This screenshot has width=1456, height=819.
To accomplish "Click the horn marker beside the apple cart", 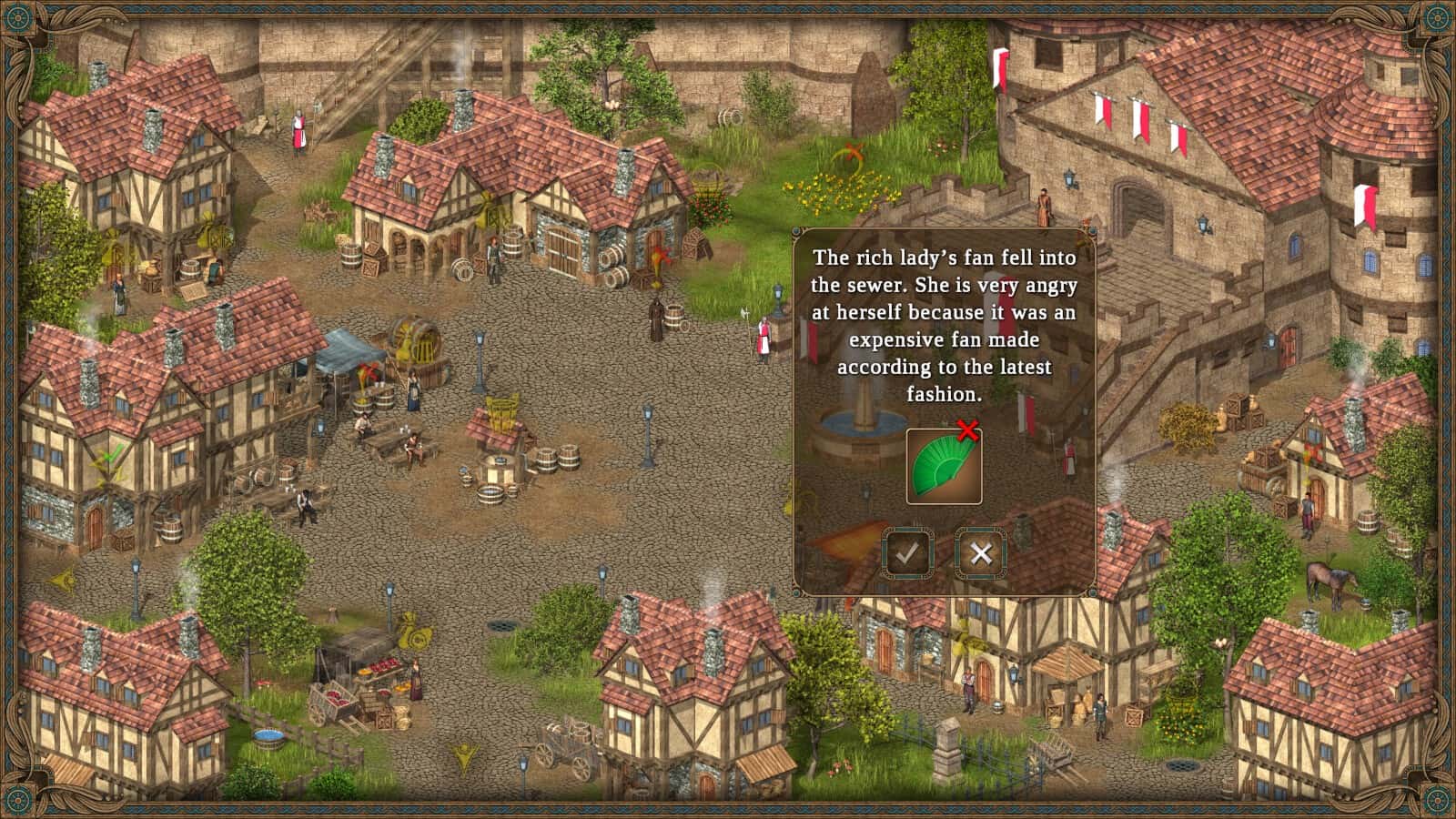I will tap(414, 634).
